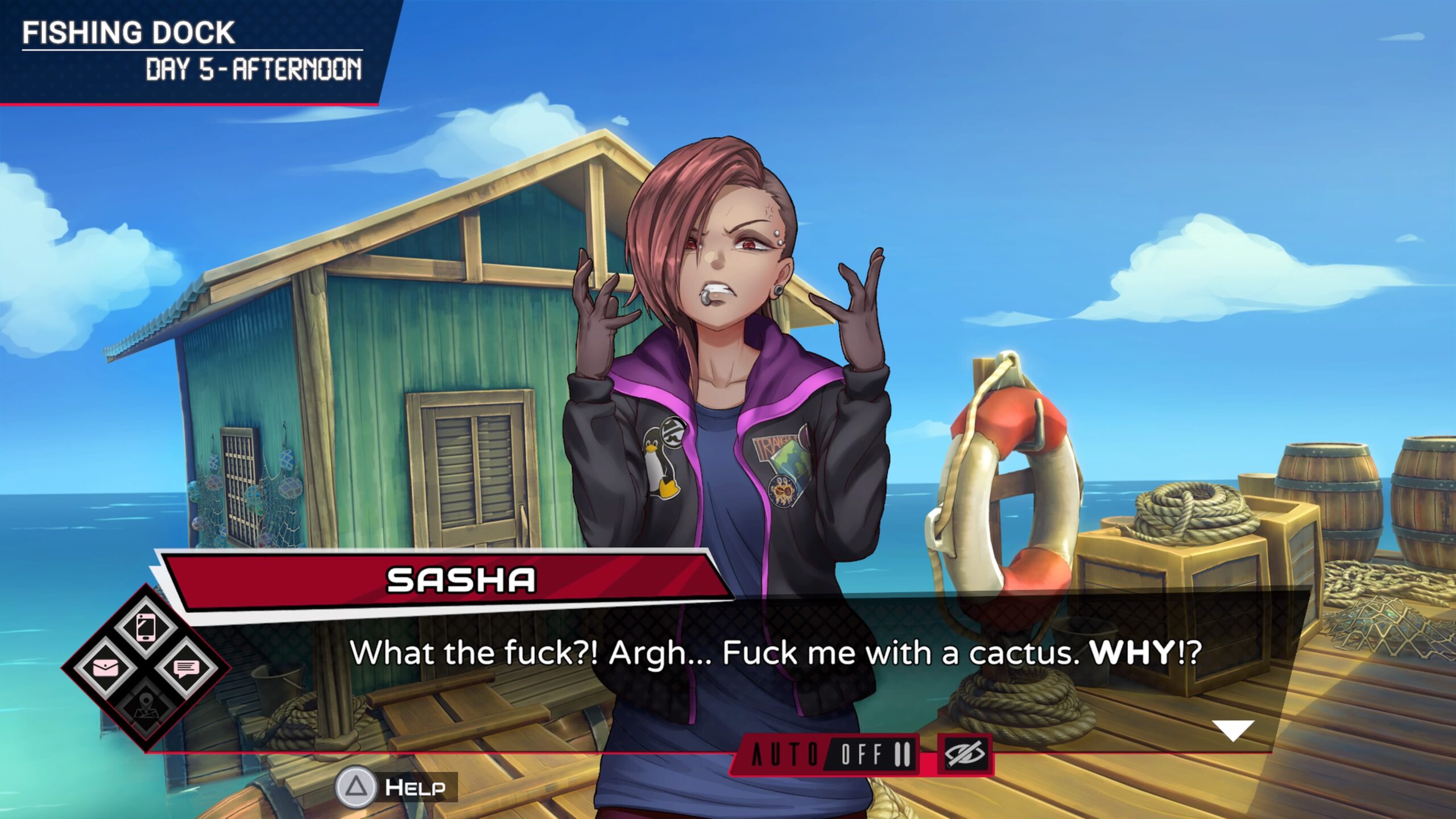This screenshot has width=1456, height=819.
Task: Advance dialogue with the white down arrow
Action: [1232, 730]
